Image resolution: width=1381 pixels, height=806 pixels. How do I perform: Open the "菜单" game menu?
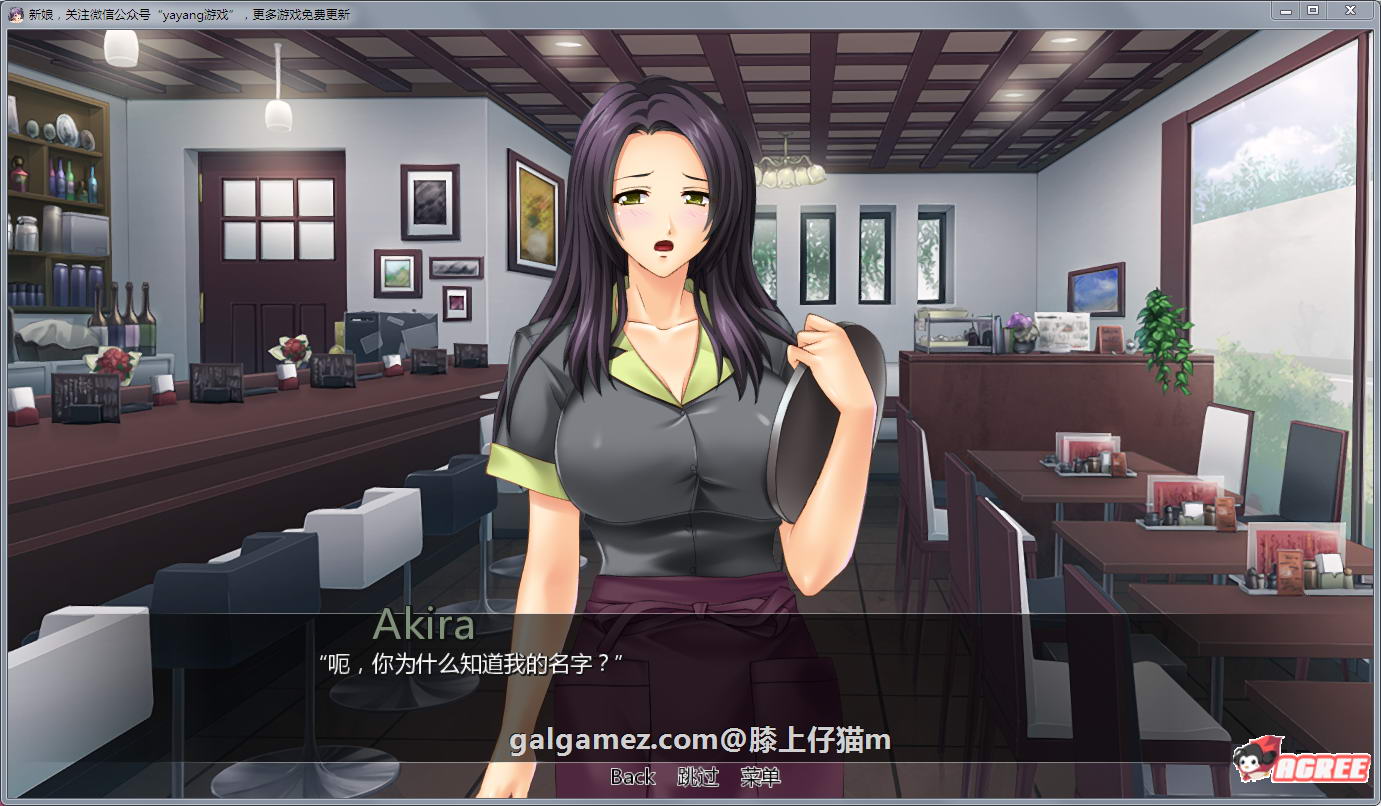pyautogui.click(x=761, y=776)
